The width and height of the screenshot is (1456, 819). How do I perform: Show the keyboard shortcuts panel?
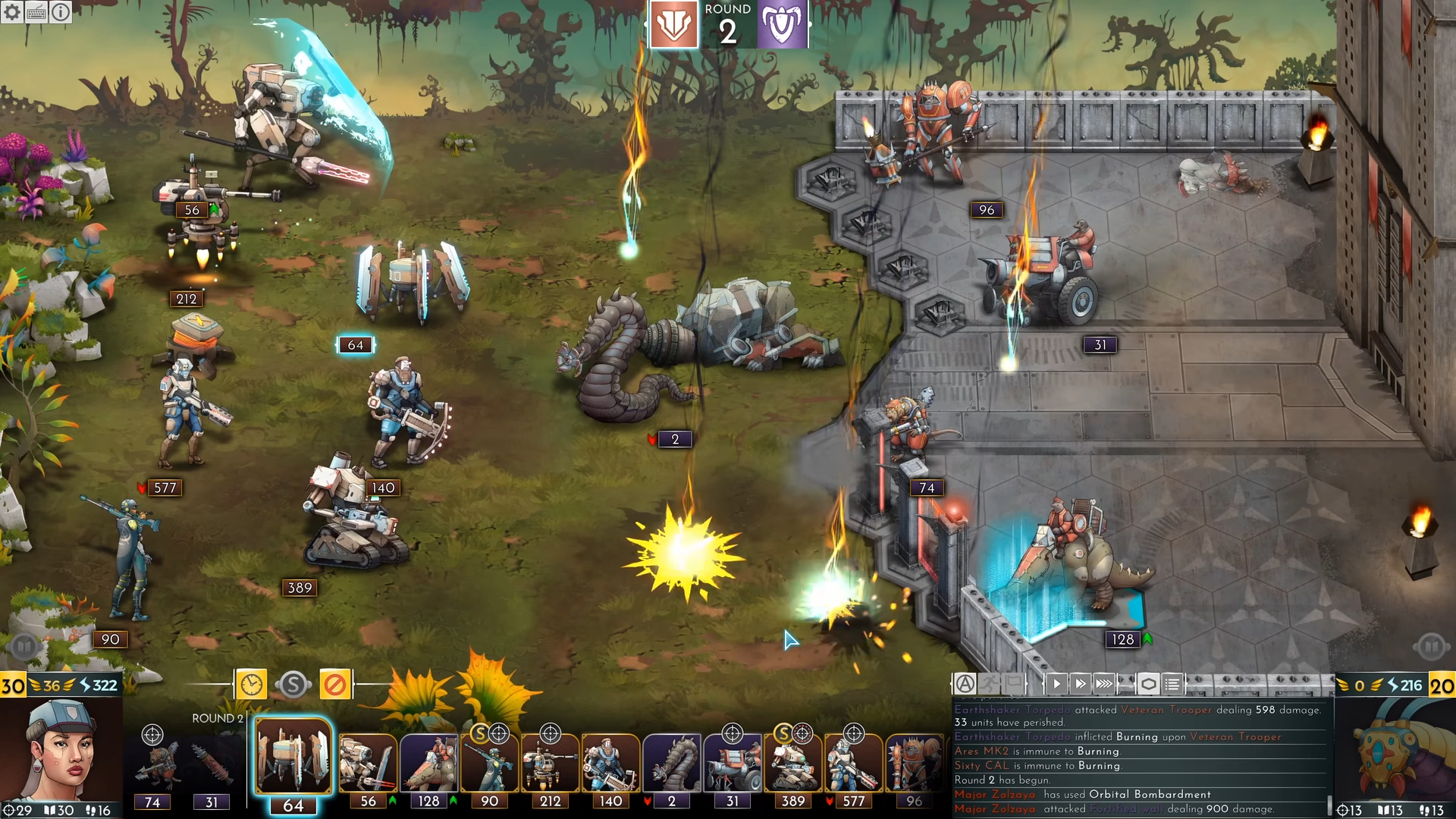[36, 12]
